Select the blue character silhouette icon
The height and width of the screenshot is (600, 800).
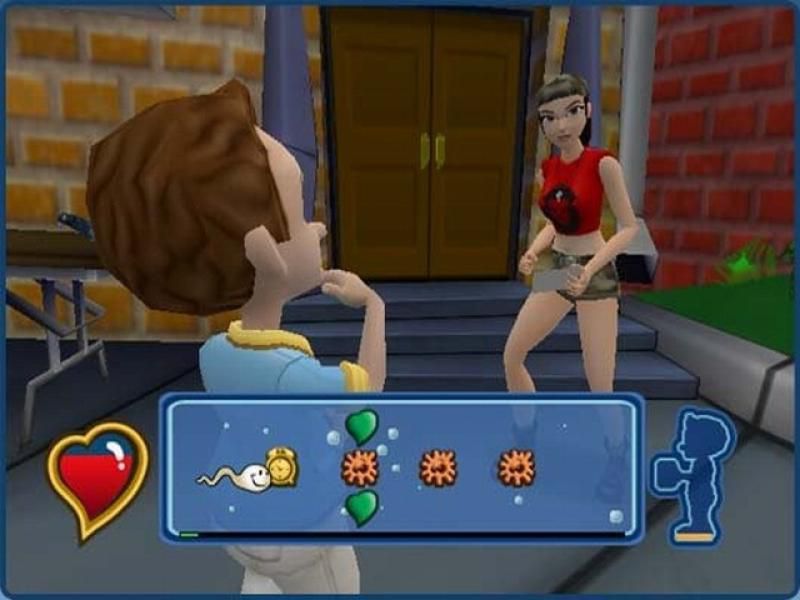pyautogui.click(x=693, y=476)
